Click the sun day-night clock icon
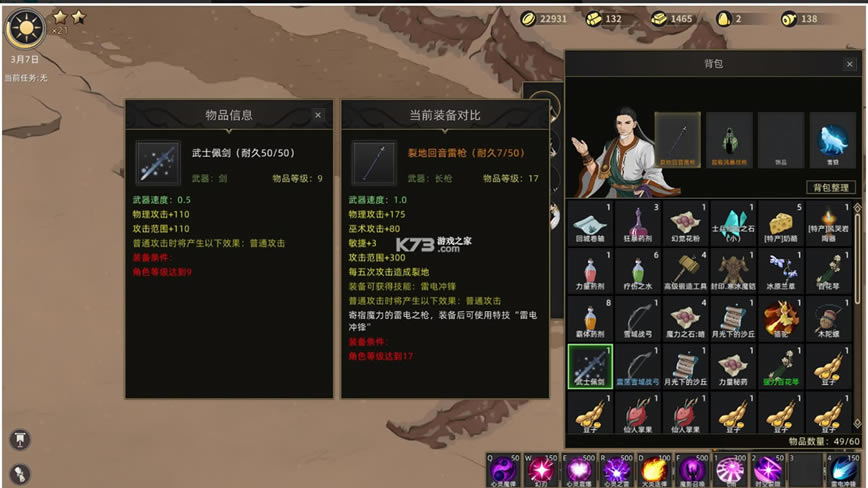The image size is (868, 488). (x=24, y=29)
